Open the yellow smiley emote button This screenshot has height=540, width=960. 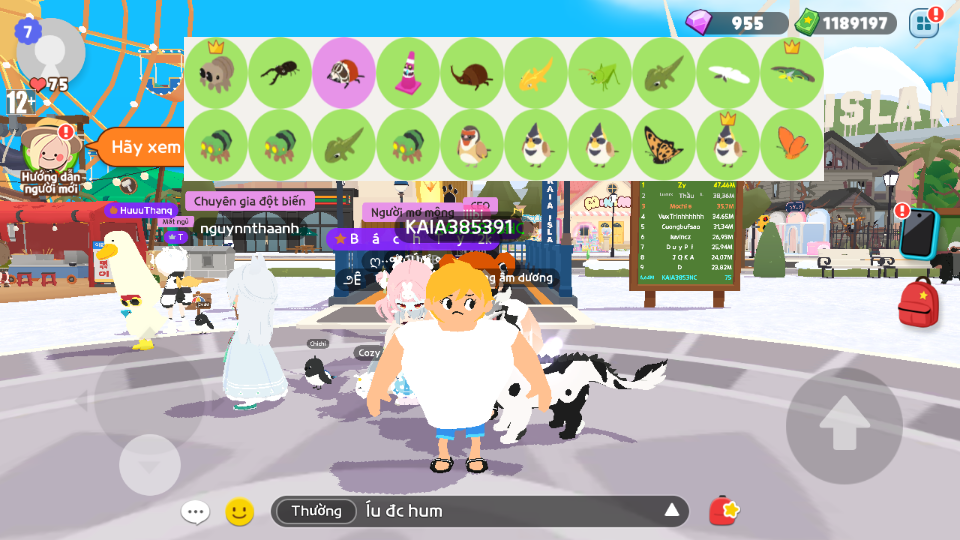click(x=239, y=512)
